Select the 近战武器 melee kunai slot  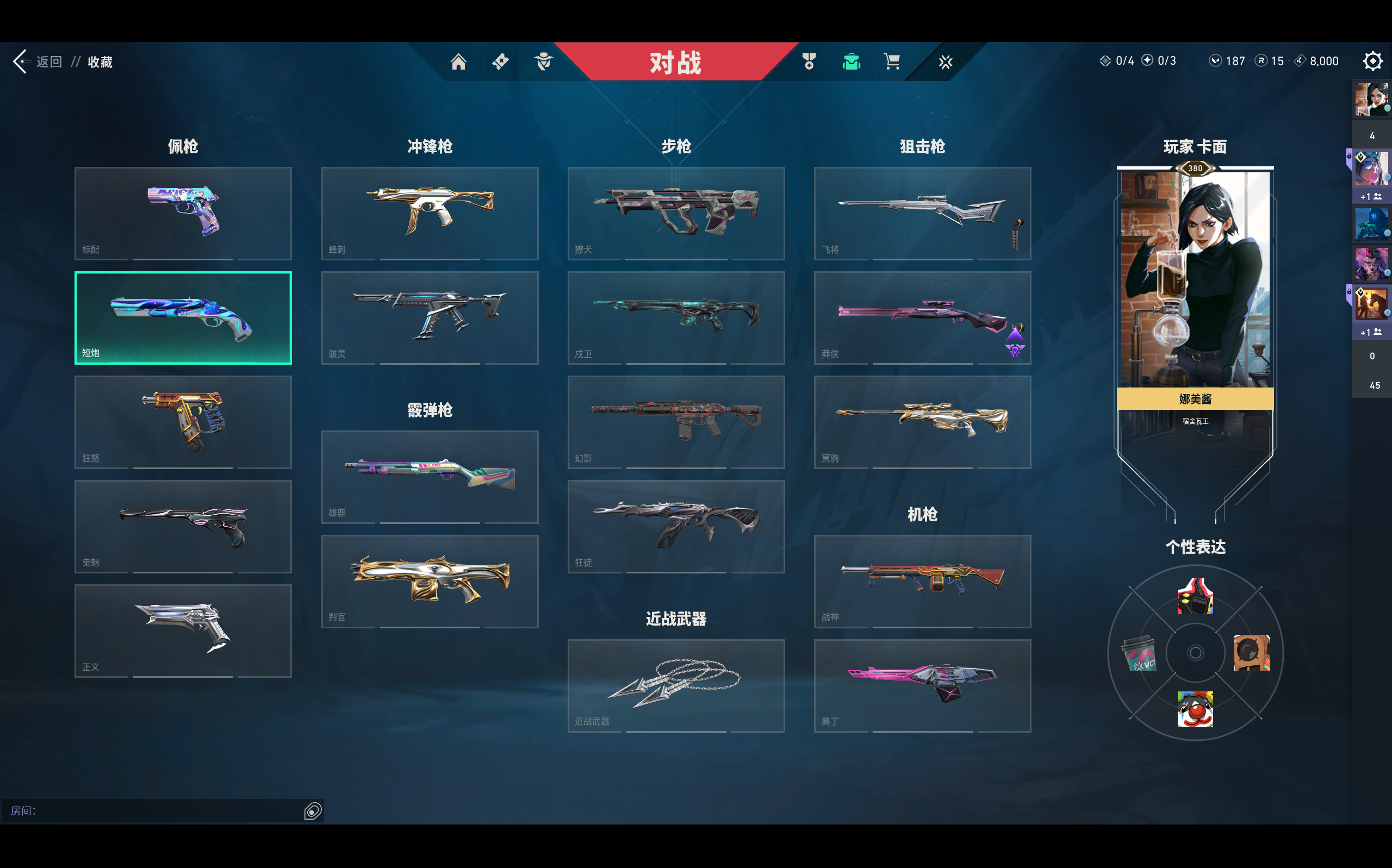point(676,685)
